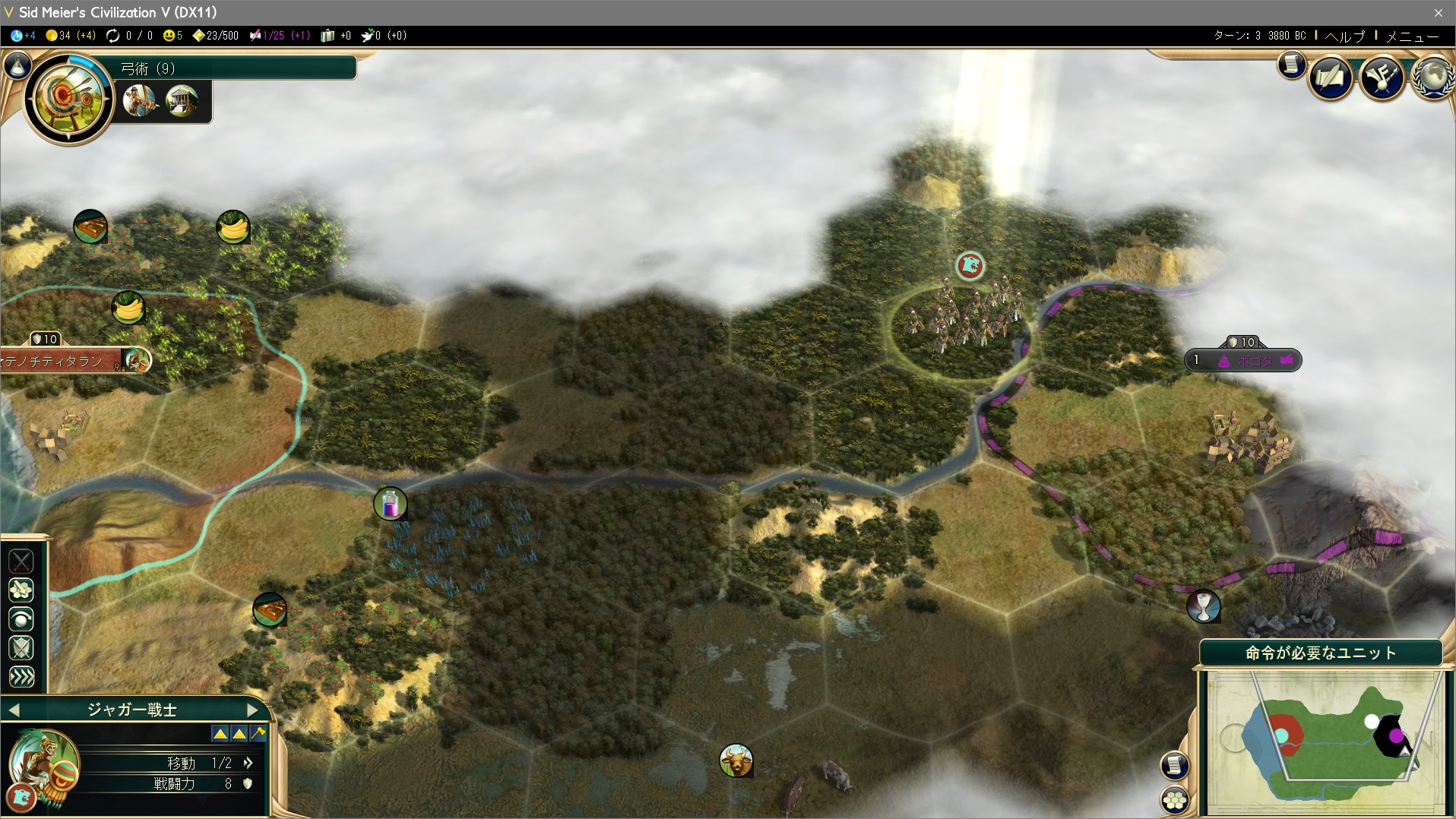The width and height of the screenshot is (1456, 819).
Task: Open the diplomacy overview horn-and-flag button
Action: pyautogui.click(x=1382, y=77)
